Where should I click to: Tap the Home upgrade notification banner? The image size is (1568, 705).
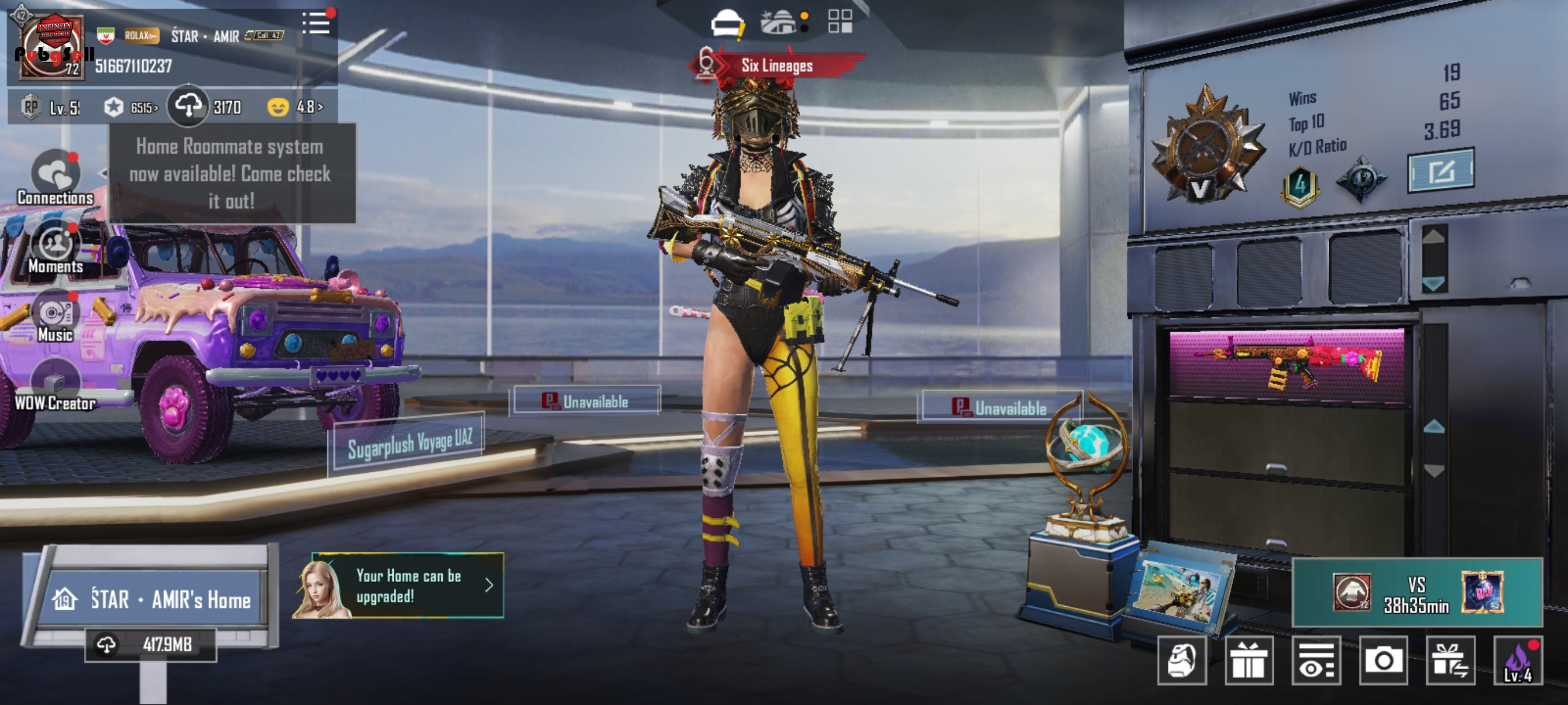(x=408, y=585)
